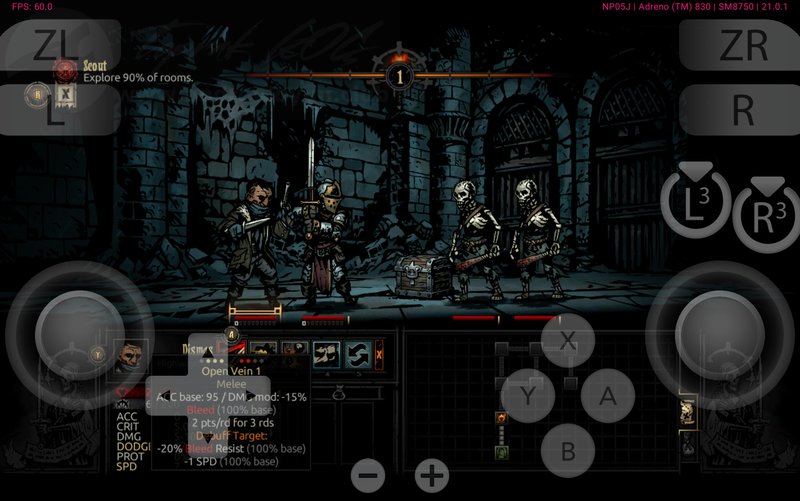
Task: Select the crossed-out banner icon under the quest
Action: pos(65,95)
